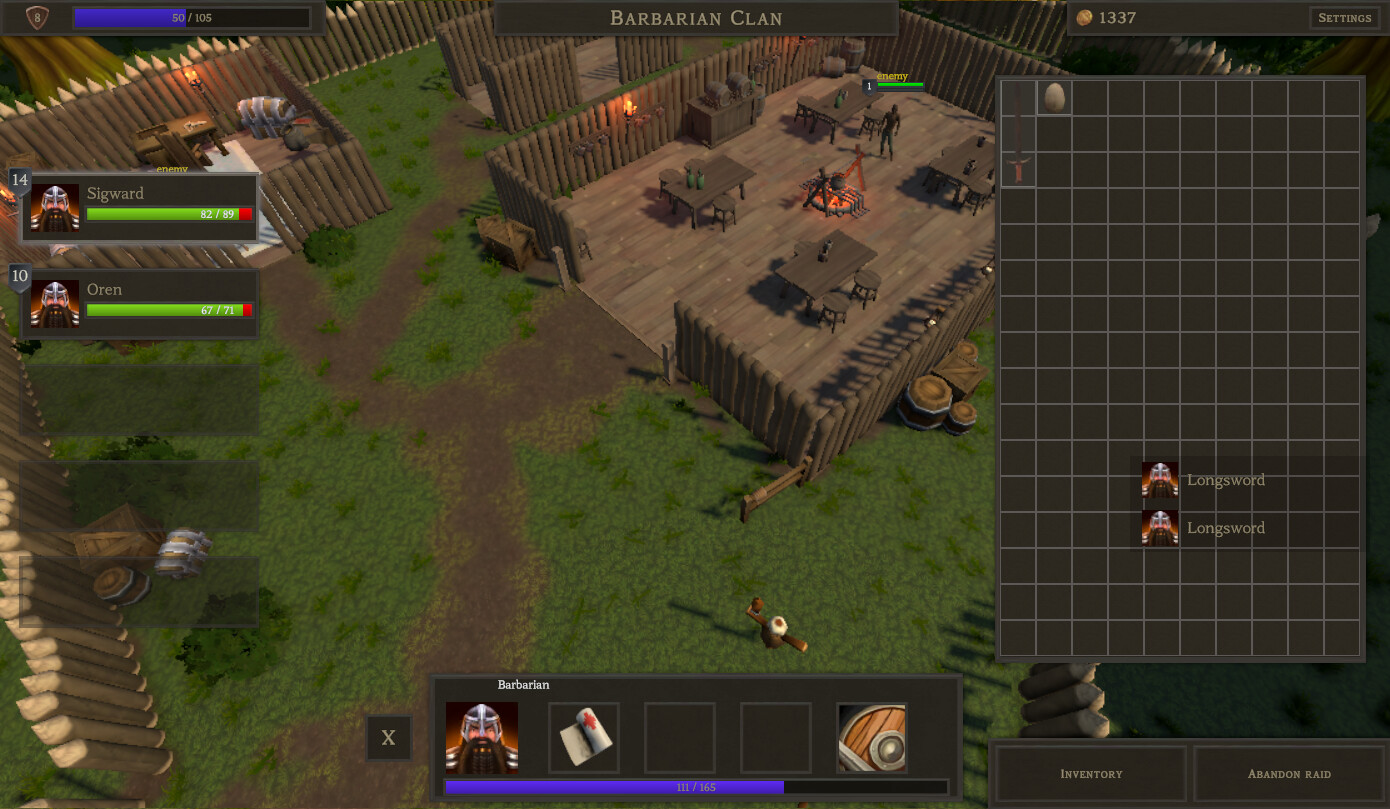The height and width of the screenshot is (809, 1390).
Task: Close the Barbarian panel with the X
Action: [388, 737]
